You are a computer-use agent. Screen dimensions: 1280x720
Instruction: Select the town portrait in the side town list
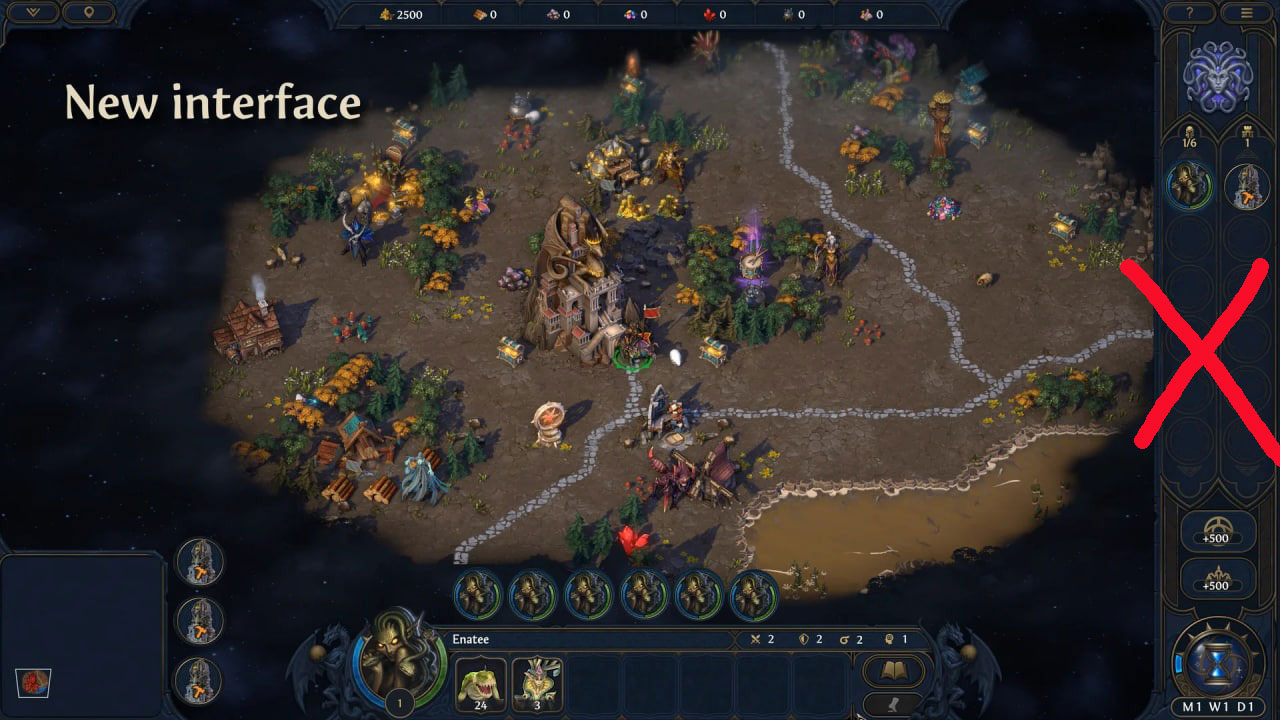[1246, 186]
